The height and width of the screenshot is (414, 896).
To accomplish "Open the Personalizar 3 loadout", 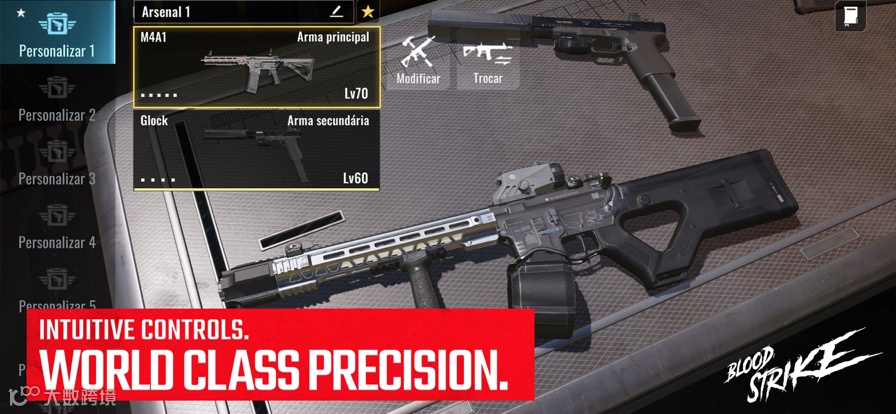I will (57, 166).
